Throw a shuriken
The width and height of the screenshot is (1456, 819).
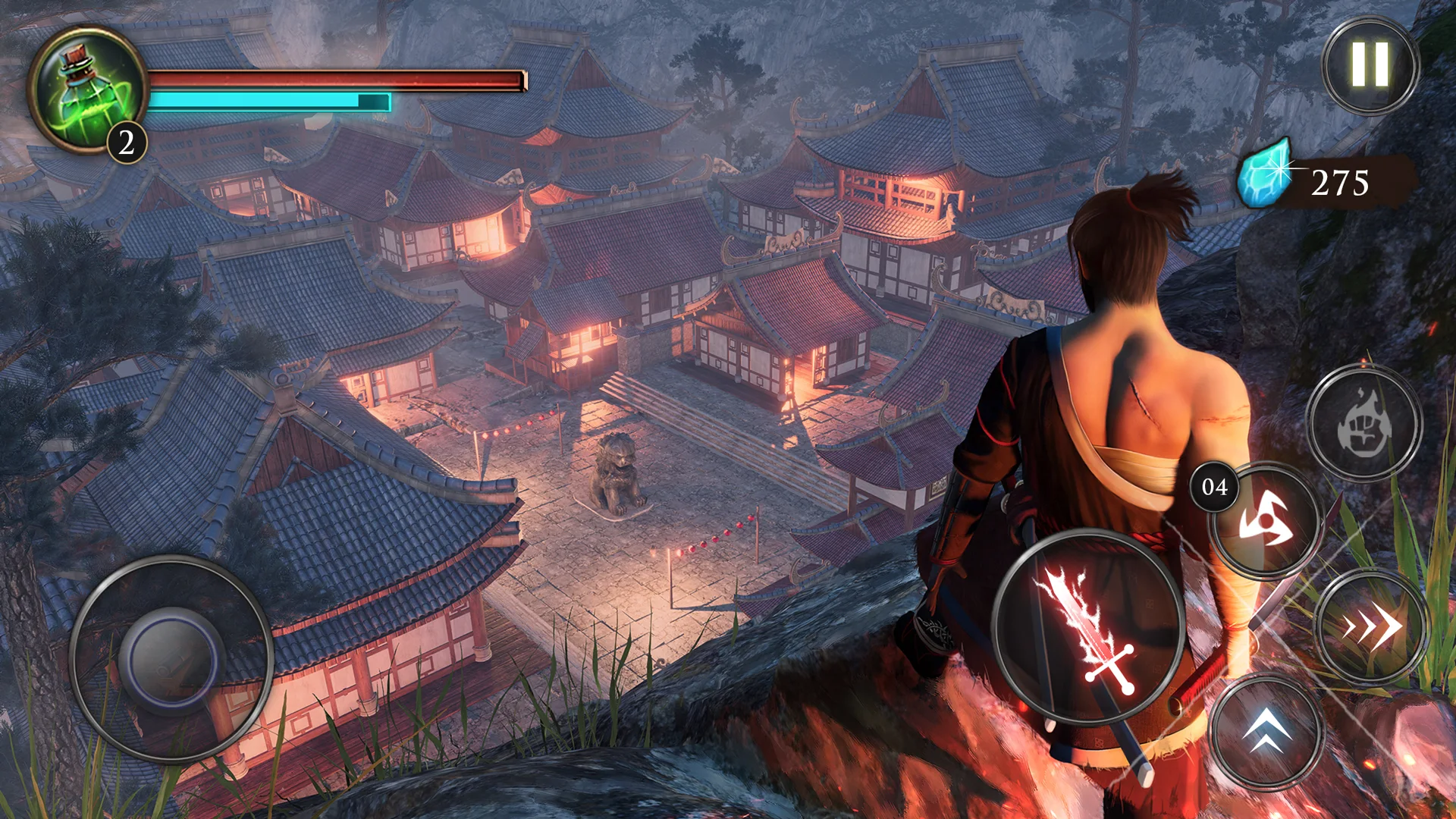pos(1265,521)
